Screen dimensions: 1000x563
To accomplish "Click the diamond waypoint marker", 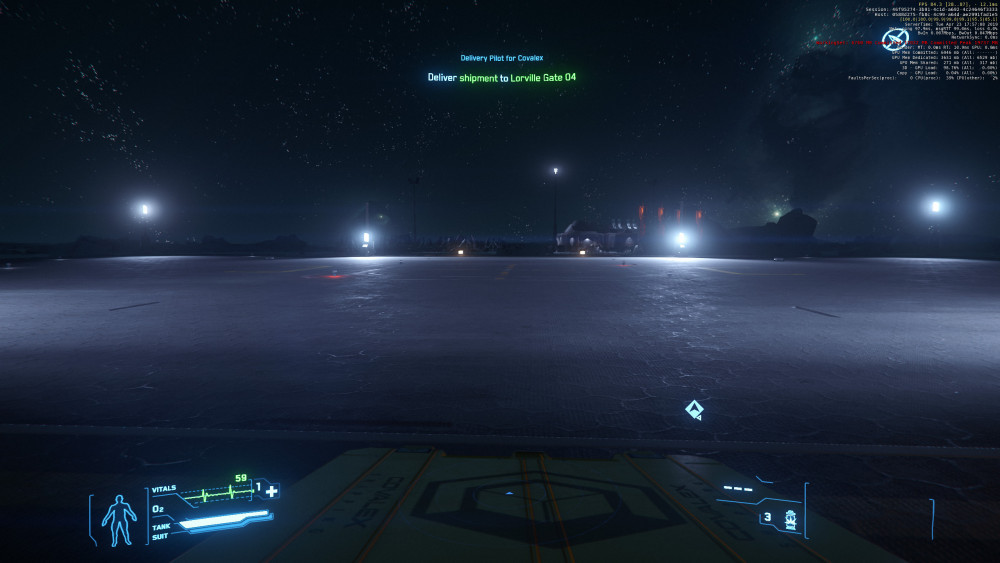I will click(x=693, y=409).
